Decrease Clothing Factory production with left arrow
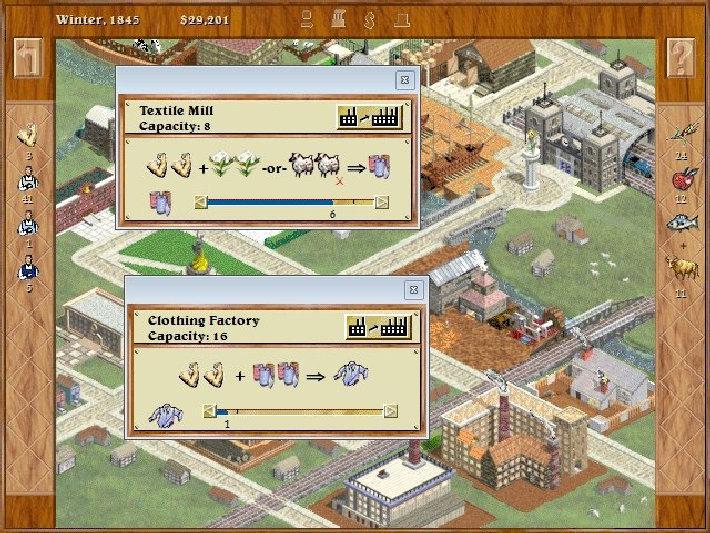Viewport: 710px width, 533px height. click(x=209, y=411)
